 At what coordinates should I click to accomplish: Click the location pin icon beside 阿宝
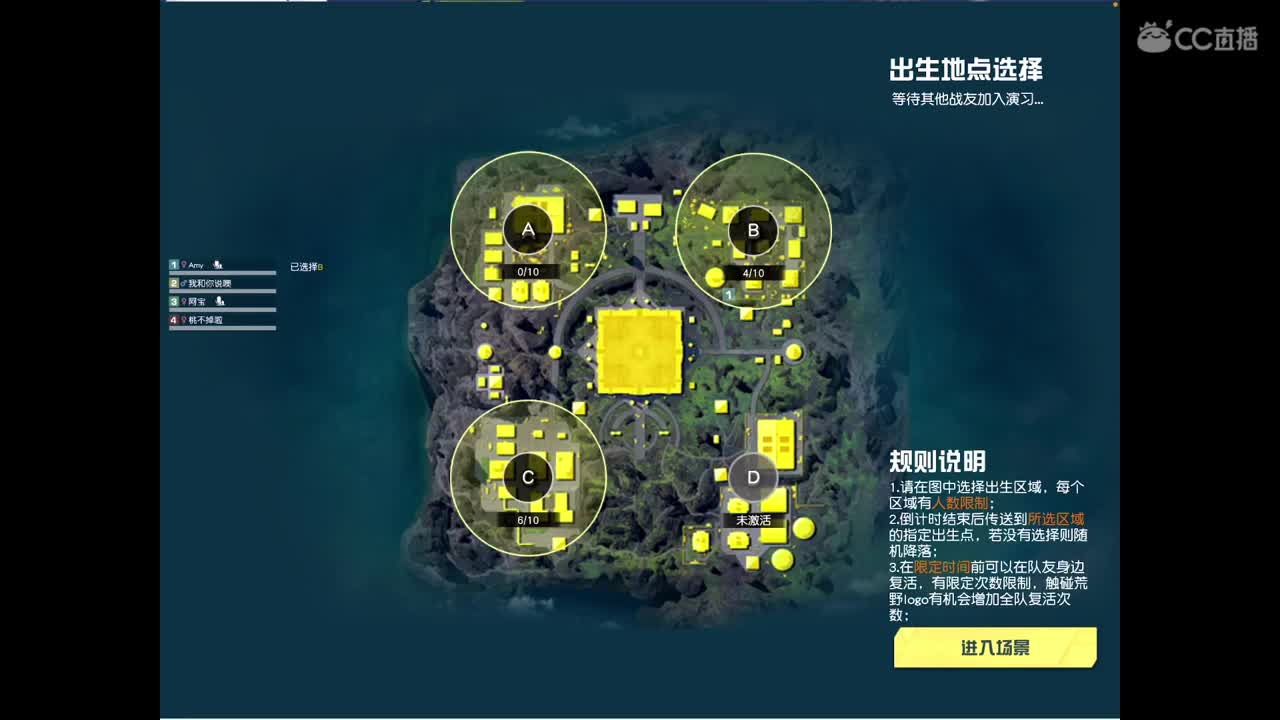[184, 302]
